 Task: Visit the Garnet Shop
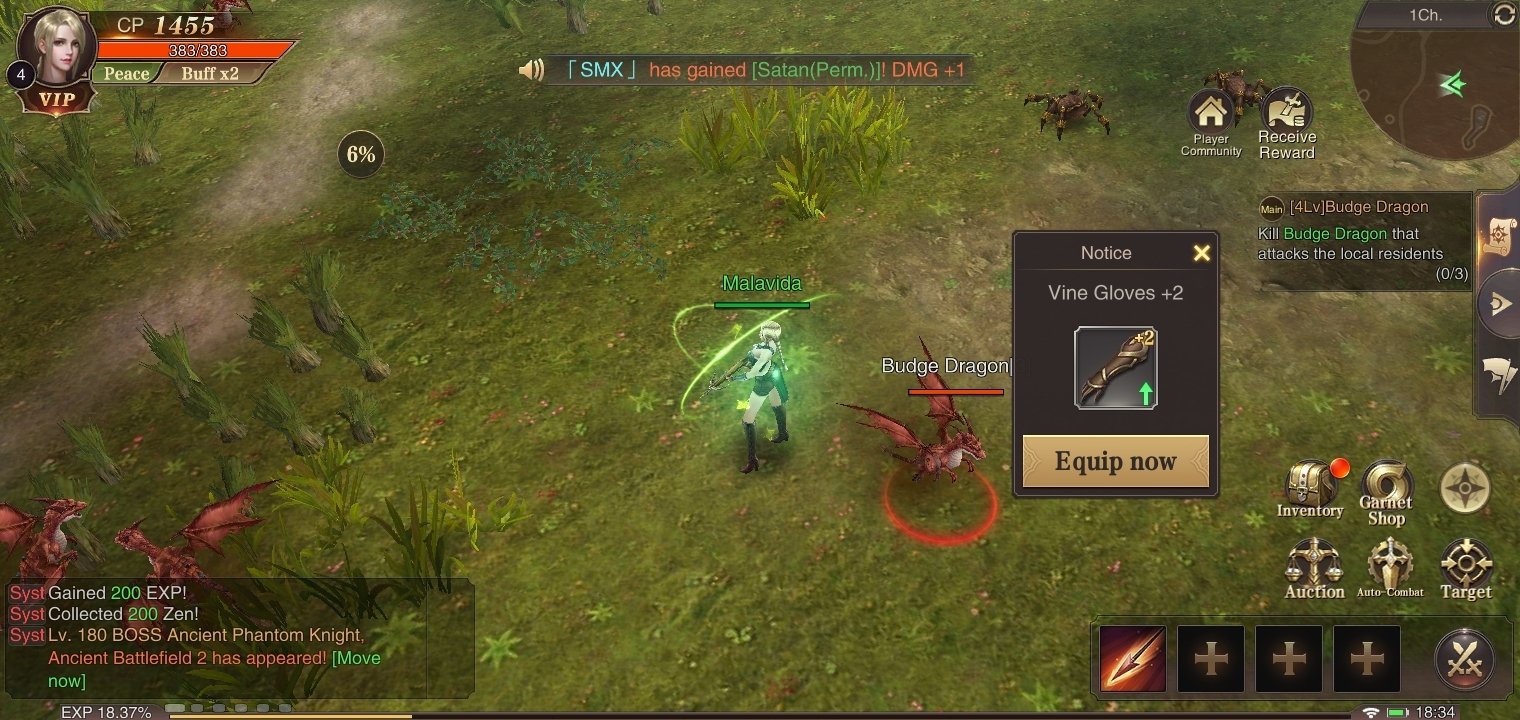click(1386, 490)
